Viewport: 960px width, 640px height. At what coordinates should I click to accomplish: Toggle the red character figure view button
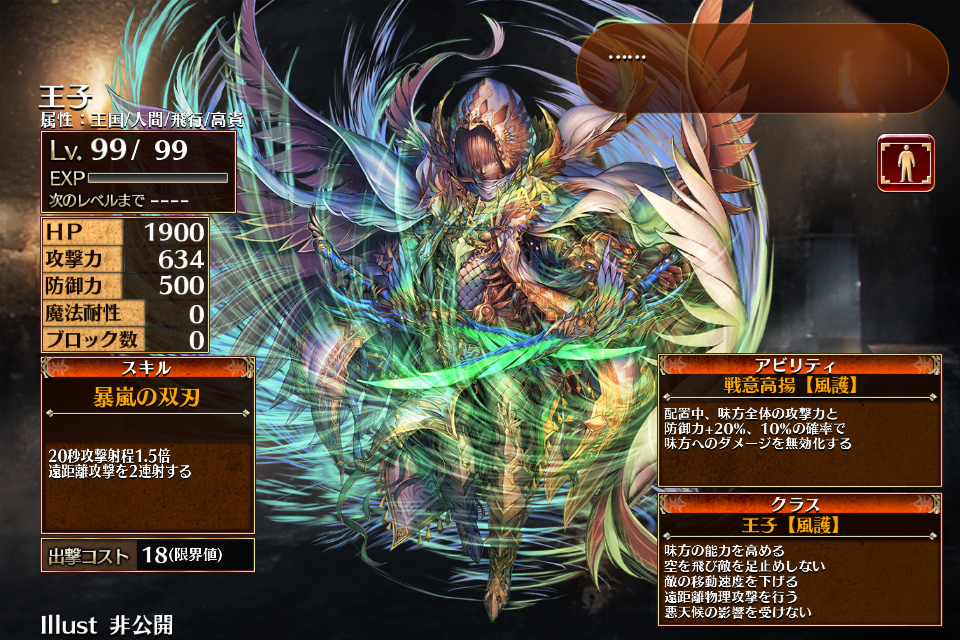click(x=906, y=163)
